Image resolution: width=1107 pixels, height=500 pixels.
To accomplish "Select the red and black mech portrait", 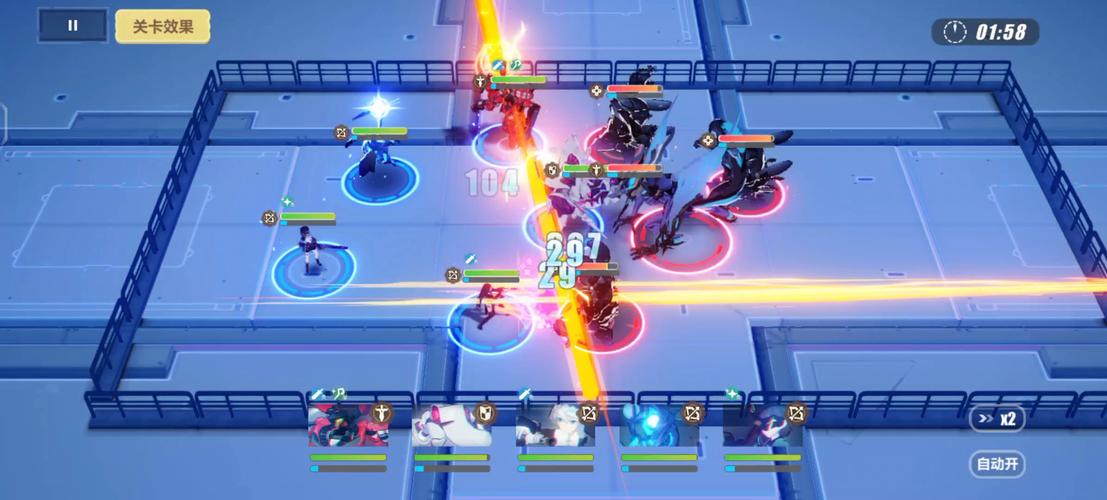I will click(x=348, y=427).
